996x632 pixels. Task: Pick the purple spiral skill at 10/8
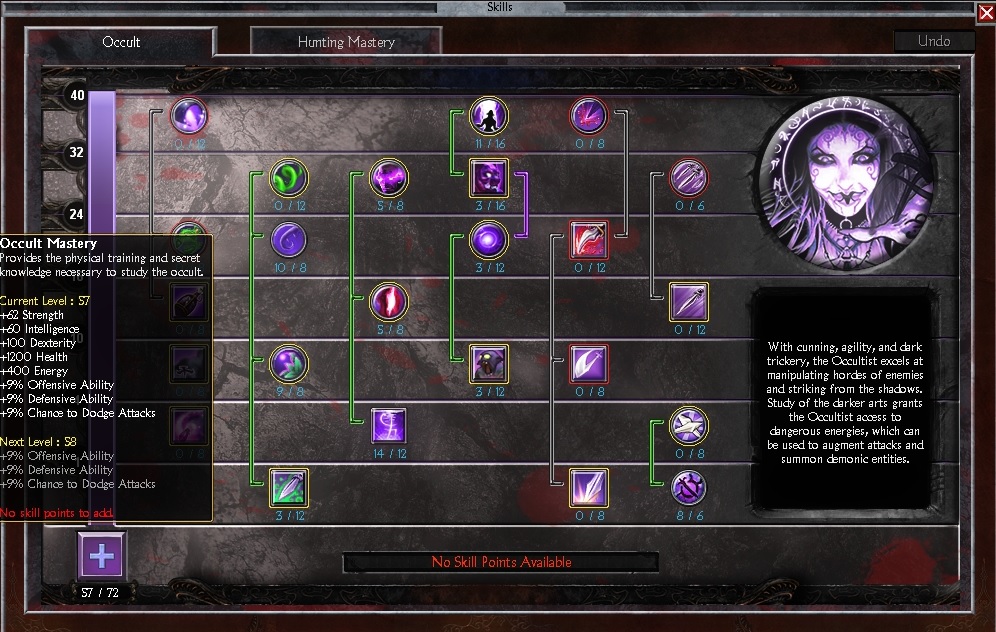(x=289, y=240)
